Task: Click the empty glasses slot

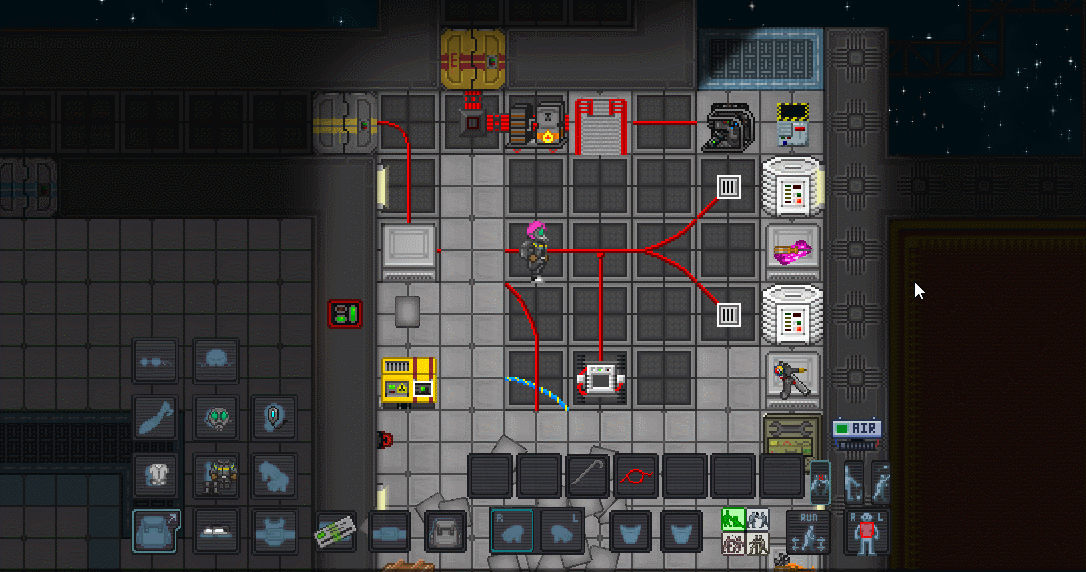Action: pos(155,360)
